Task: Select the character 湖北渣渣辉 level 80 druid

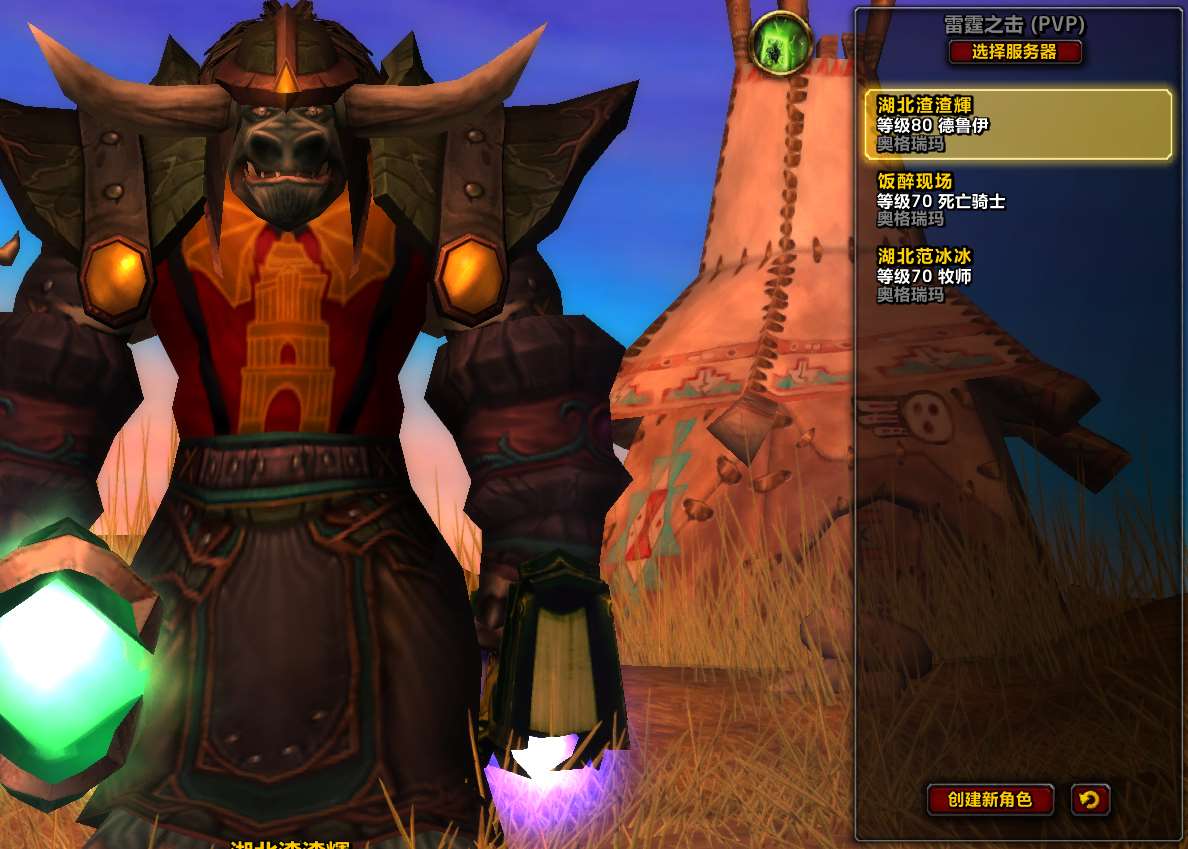Action: [x=1017, y=124]
